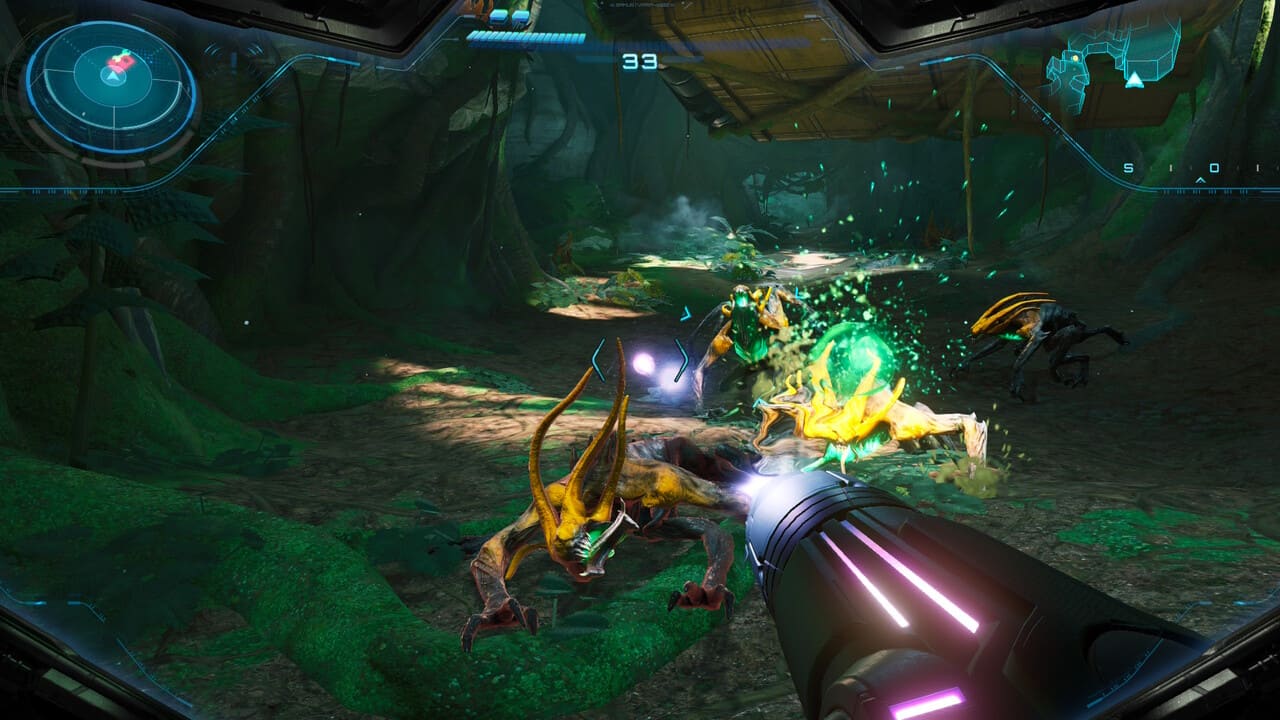Click the circular radar display

(x=111, y=88)
